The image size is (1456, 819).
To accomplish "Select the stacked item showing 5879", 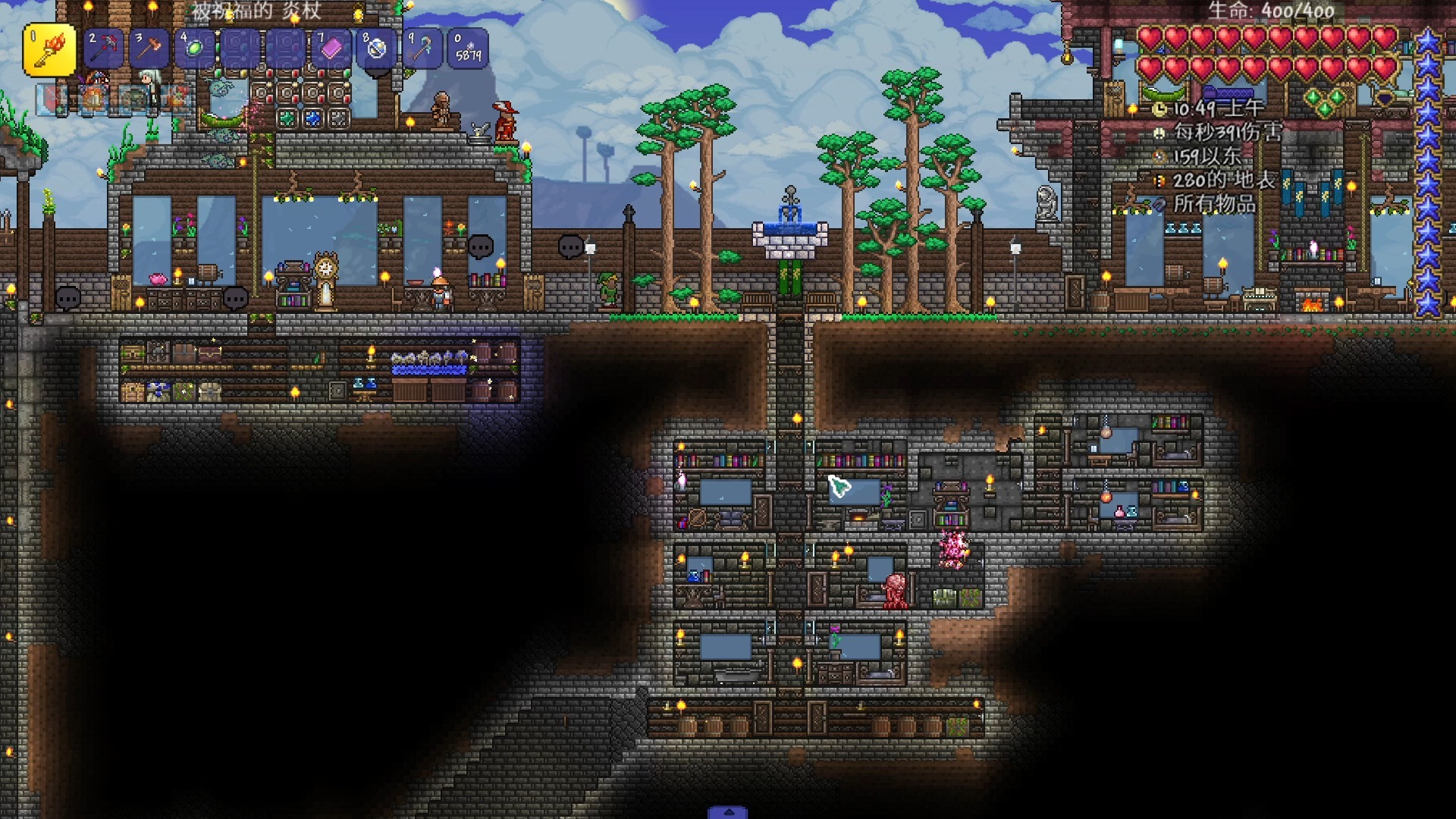I will (x=468, y=49).
